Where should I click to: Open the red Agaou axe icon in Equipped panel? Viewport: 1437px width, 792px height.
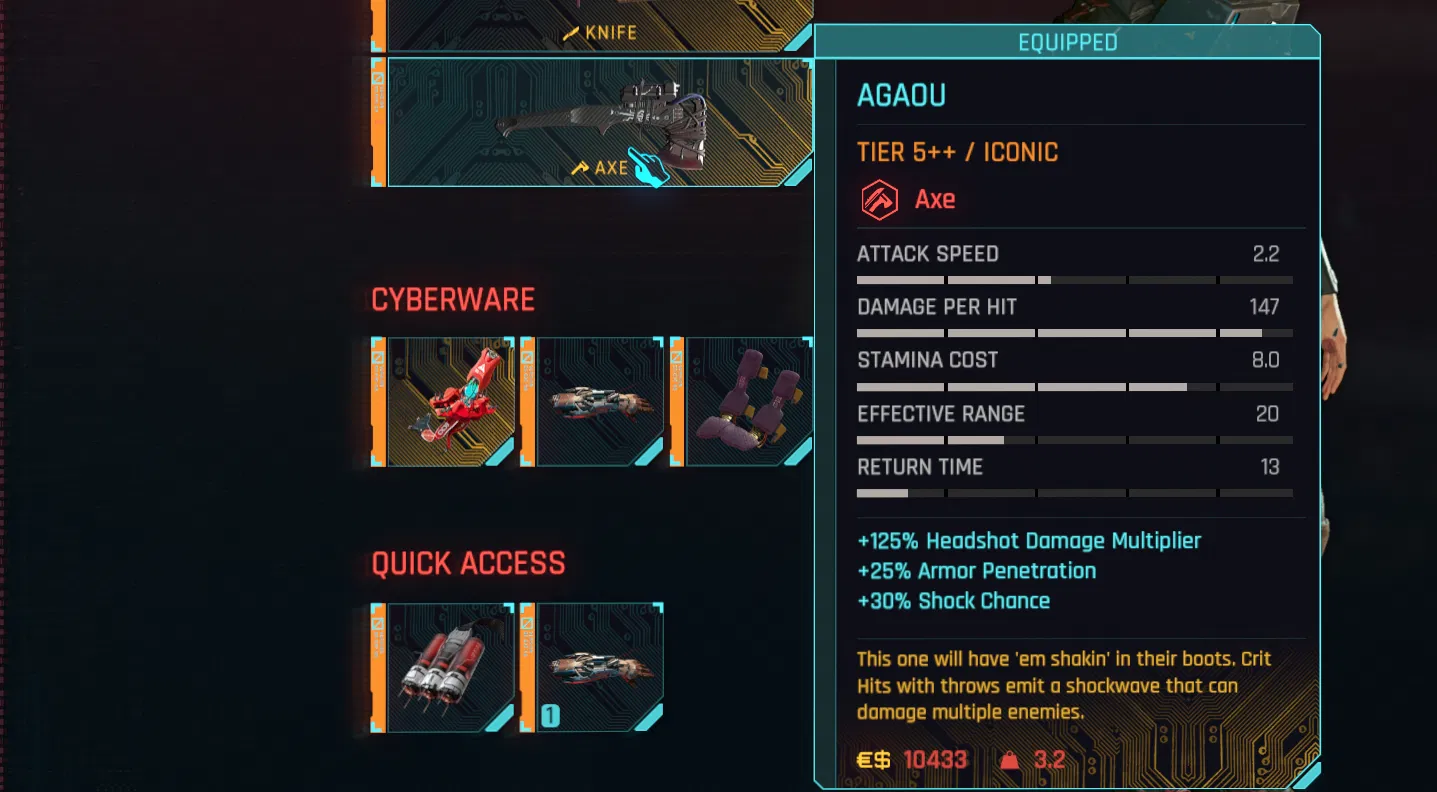pos(879,198)
